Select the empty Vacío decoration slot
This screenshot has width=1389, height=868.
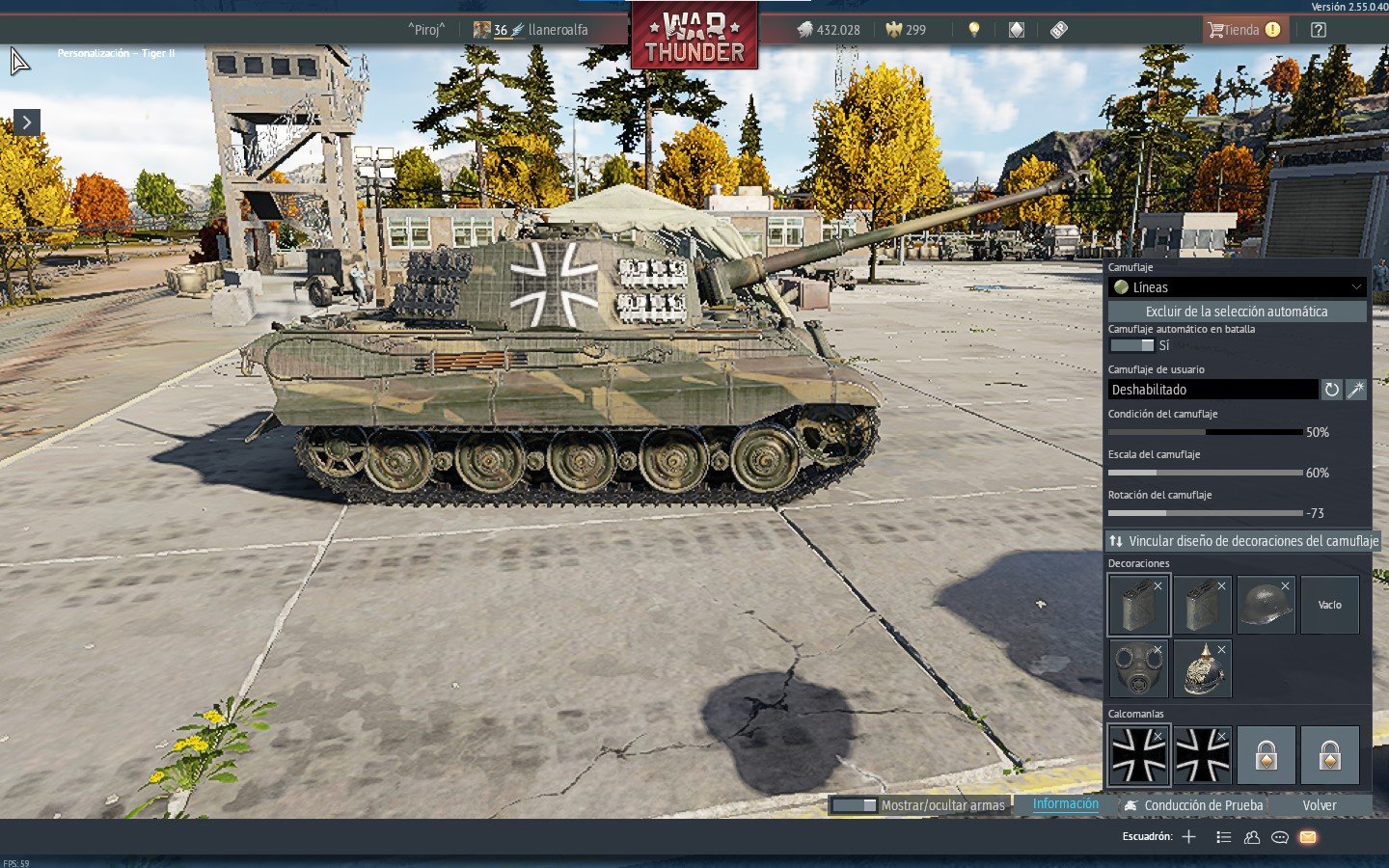pos(1329,605)
